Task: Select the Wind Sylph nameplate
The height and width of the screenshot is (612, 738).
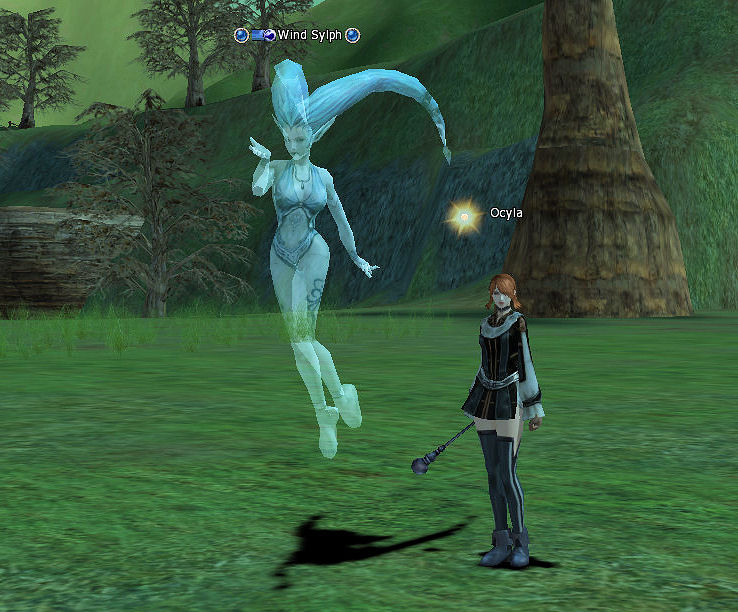Action: pos(309,35)
